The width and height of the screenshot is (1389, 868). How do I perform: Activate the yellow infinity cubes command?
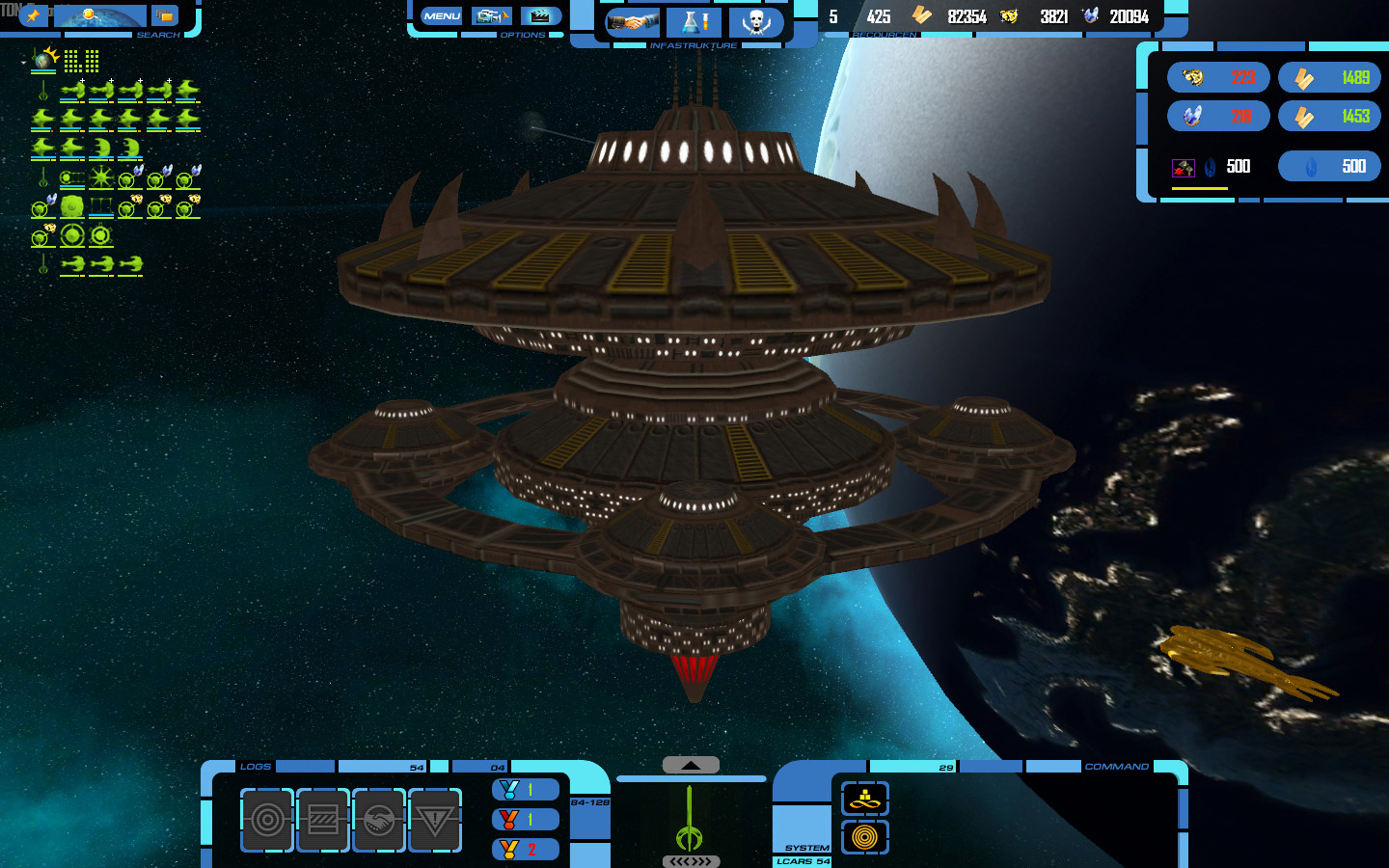(x=865, y=799)
